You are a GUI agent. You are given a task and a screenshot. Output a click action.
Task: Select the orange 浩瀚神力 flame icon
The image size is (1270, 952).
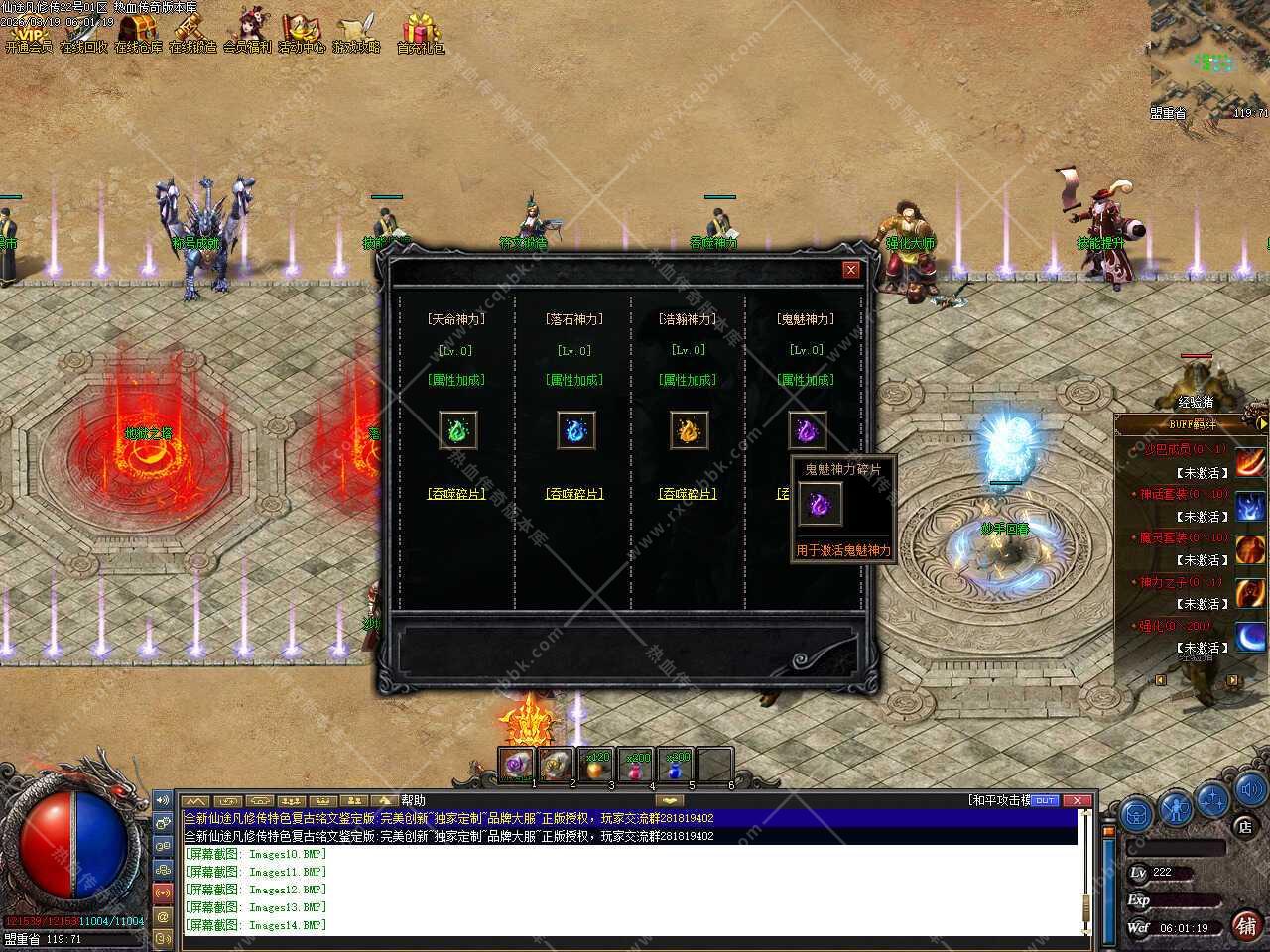coord(689,430)
